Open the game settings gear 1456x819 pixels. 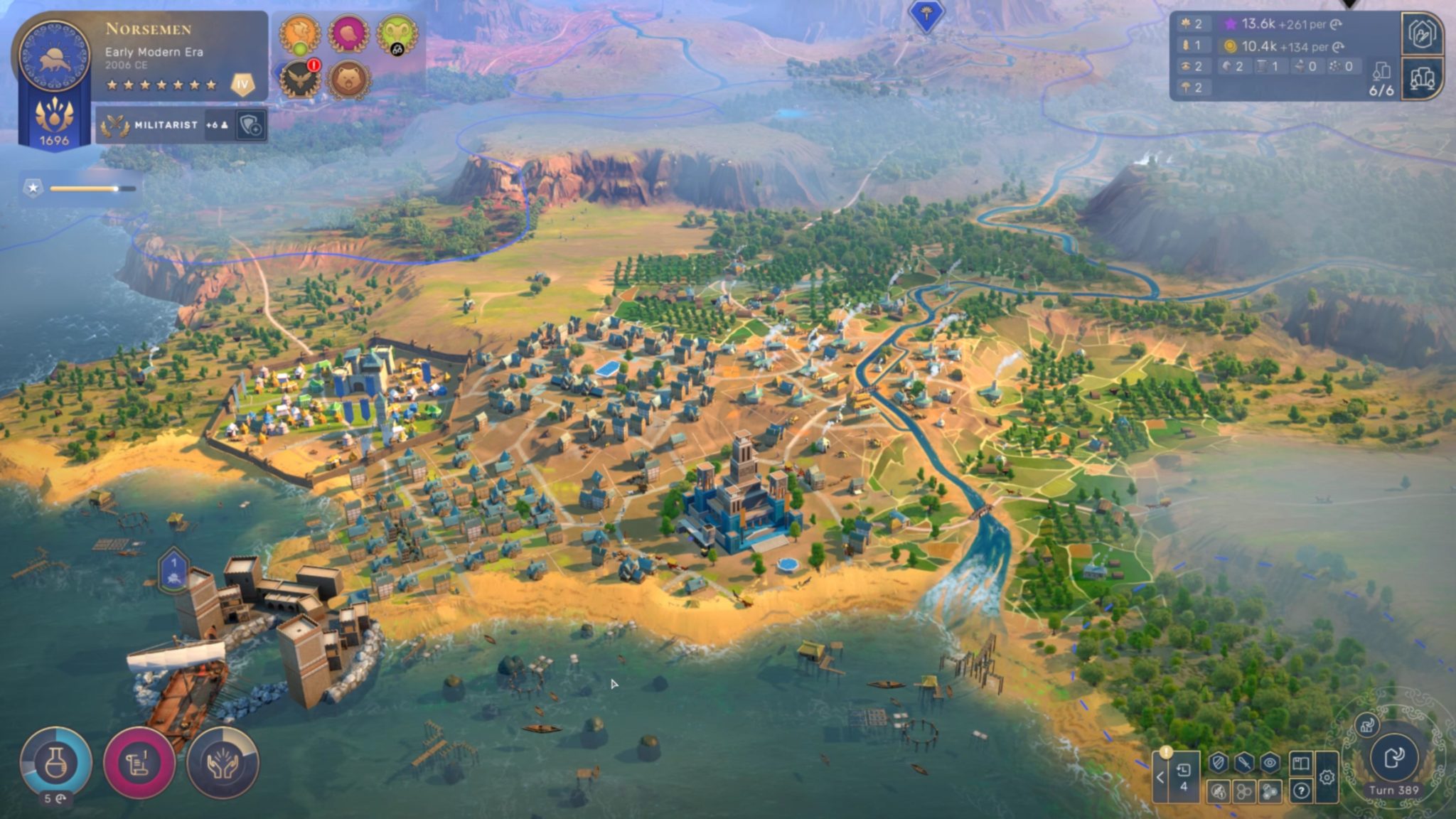[x=1327, y=778]
